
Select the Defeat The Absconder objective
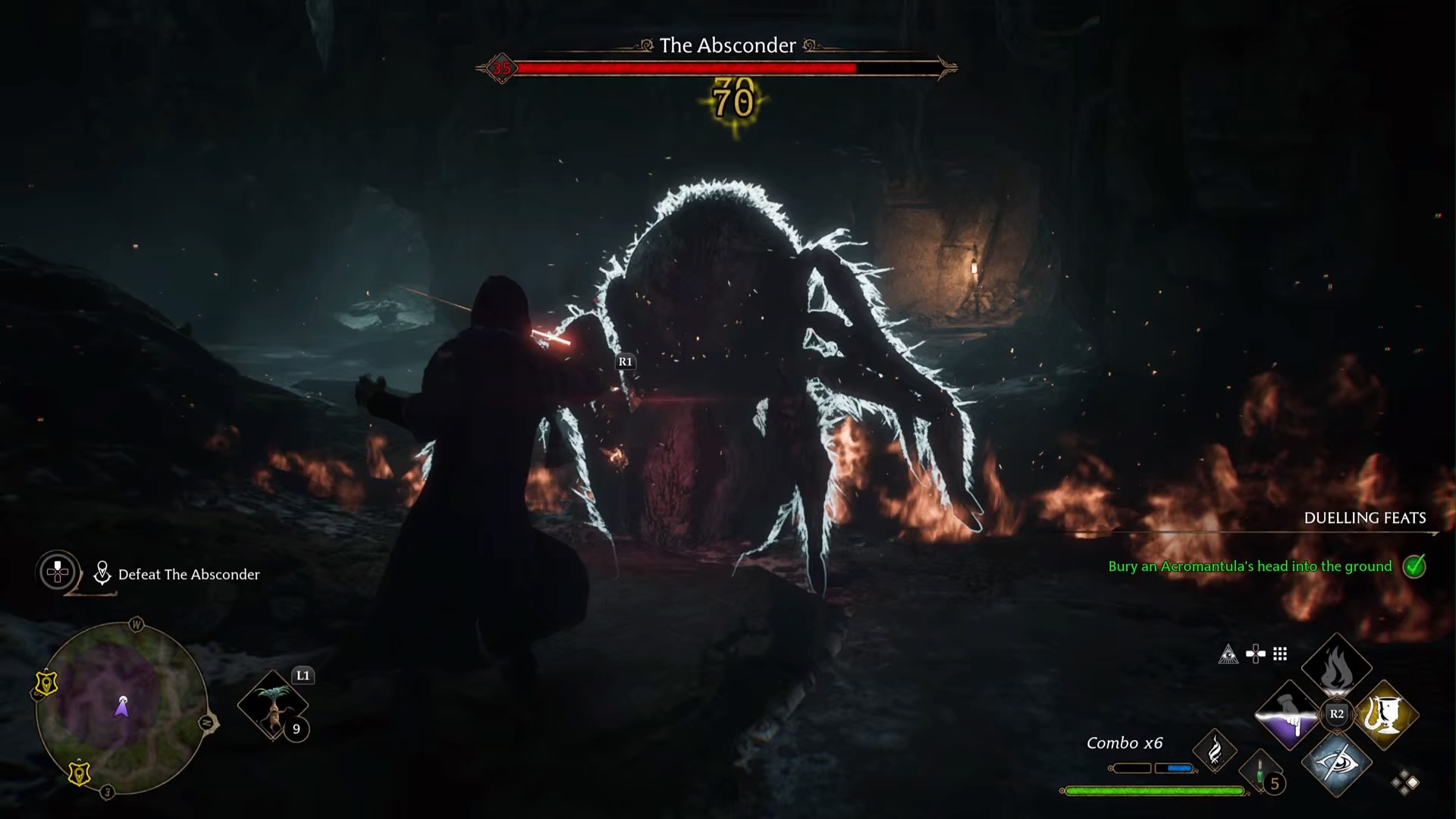(187, 575)
